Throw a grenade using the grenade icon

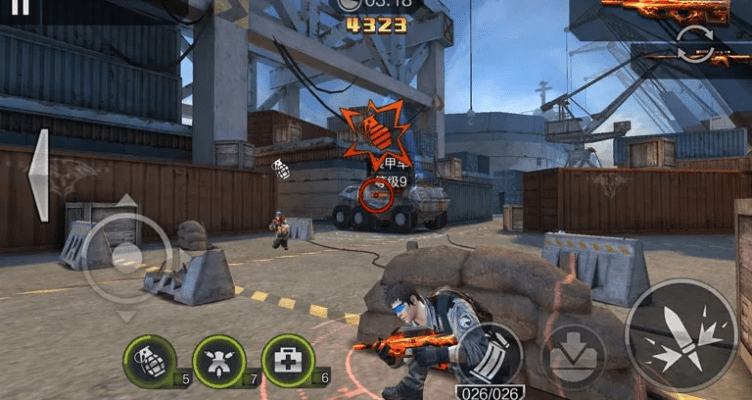tap(149, 360)
